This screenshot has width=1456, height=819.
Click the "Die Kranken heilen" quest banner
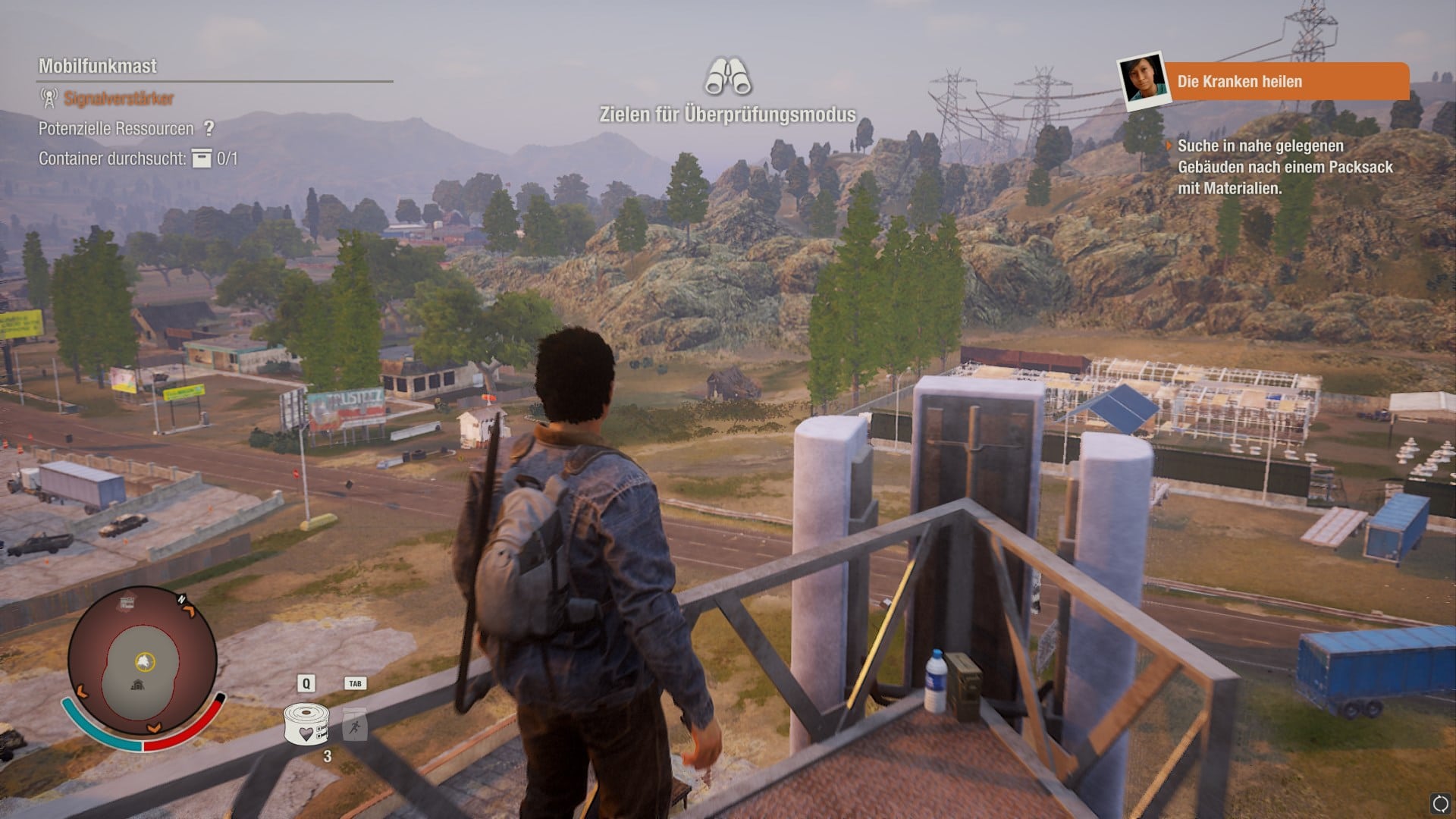(x=1285, y=81)
